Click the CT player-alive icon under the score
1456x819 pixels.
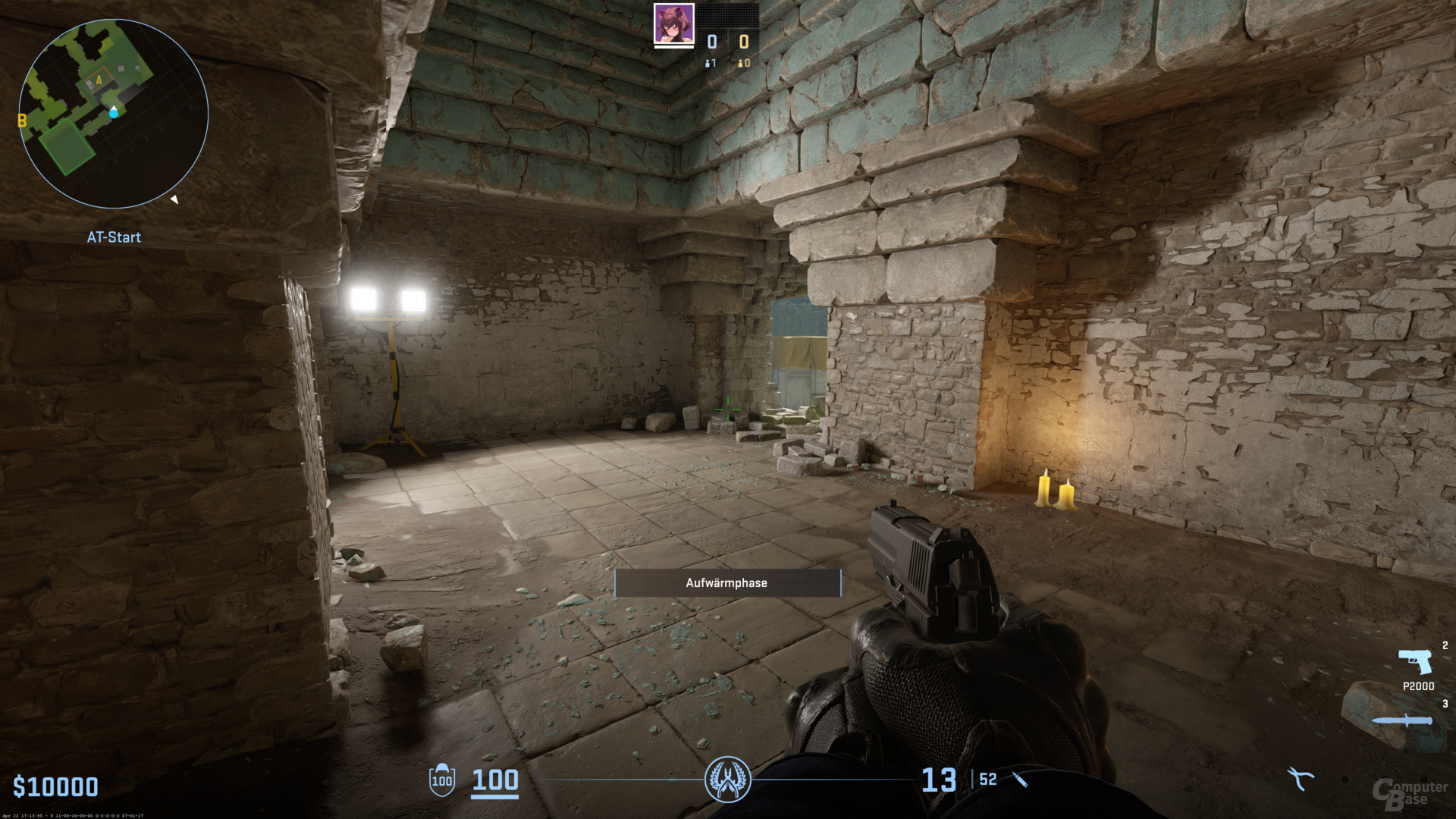tap(709, 63)
